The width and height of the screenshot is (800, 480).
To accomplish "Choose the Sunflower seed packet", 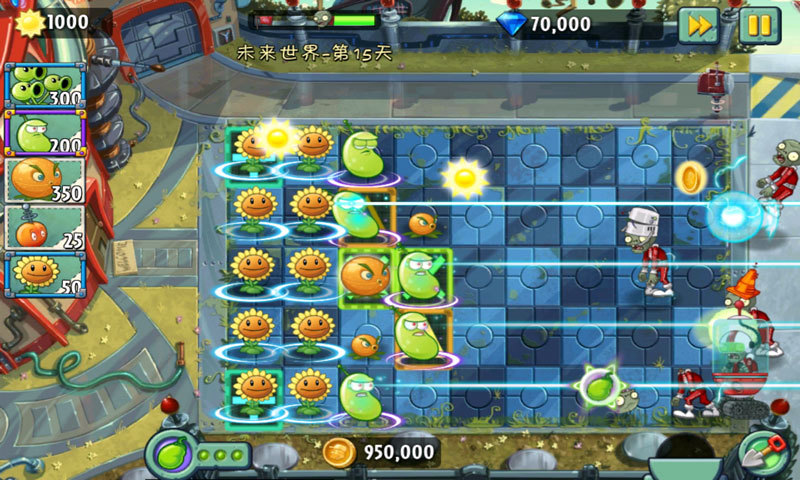I will 44,274.
